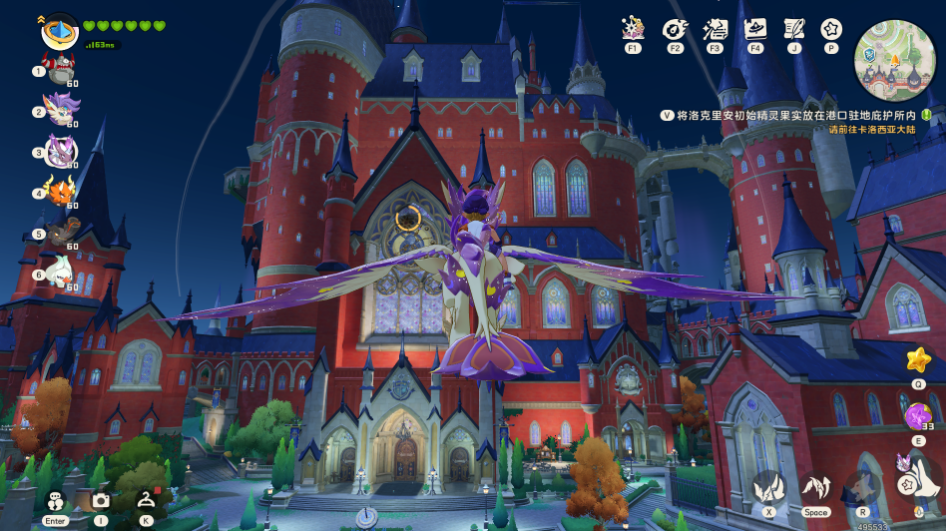Open the circular minimap
Image resolution: width=946 pixels, height=531 pixels.
tap(894, 60)
